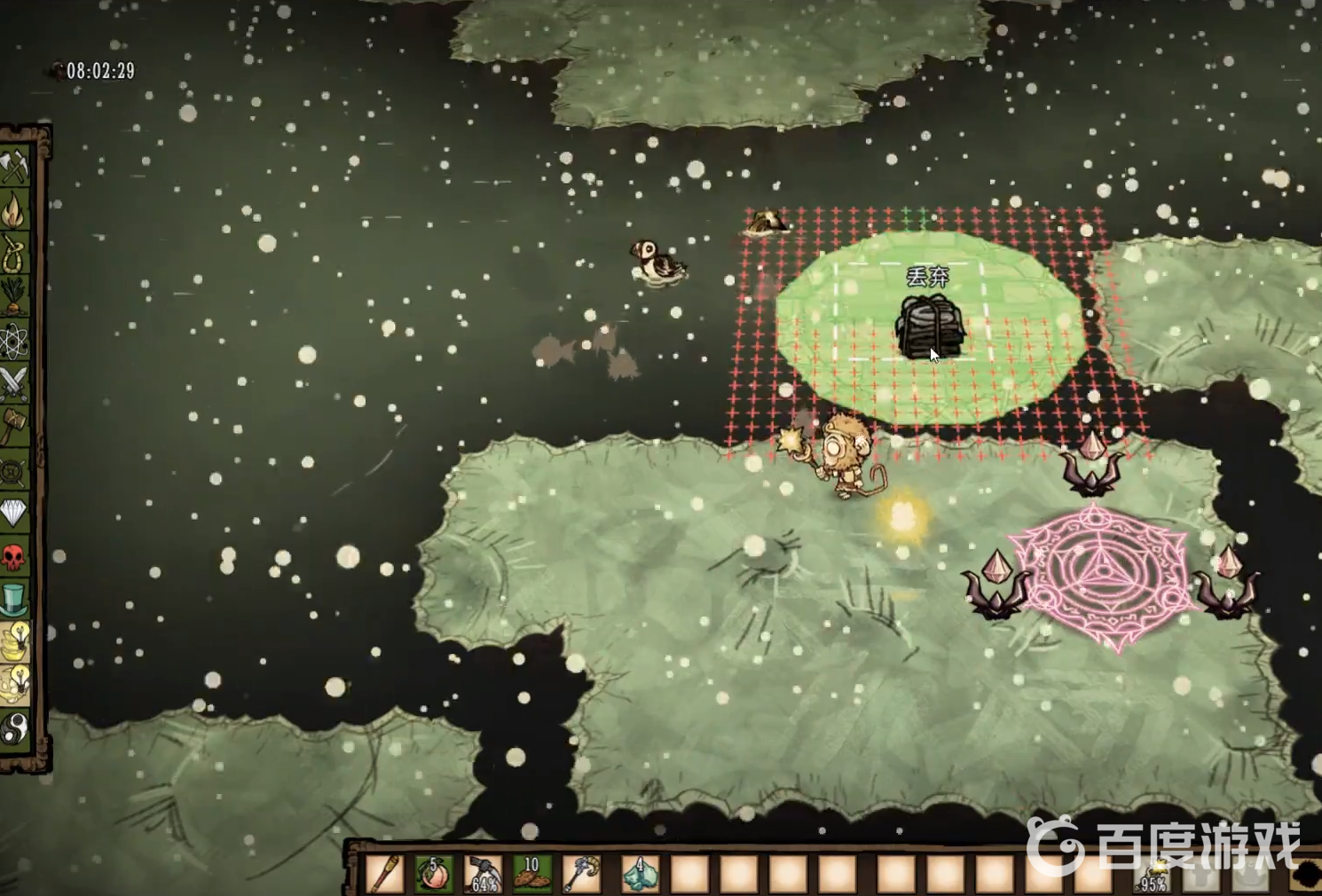
Task: Open the red skull Magic tab
Action: tap(15, 556)
